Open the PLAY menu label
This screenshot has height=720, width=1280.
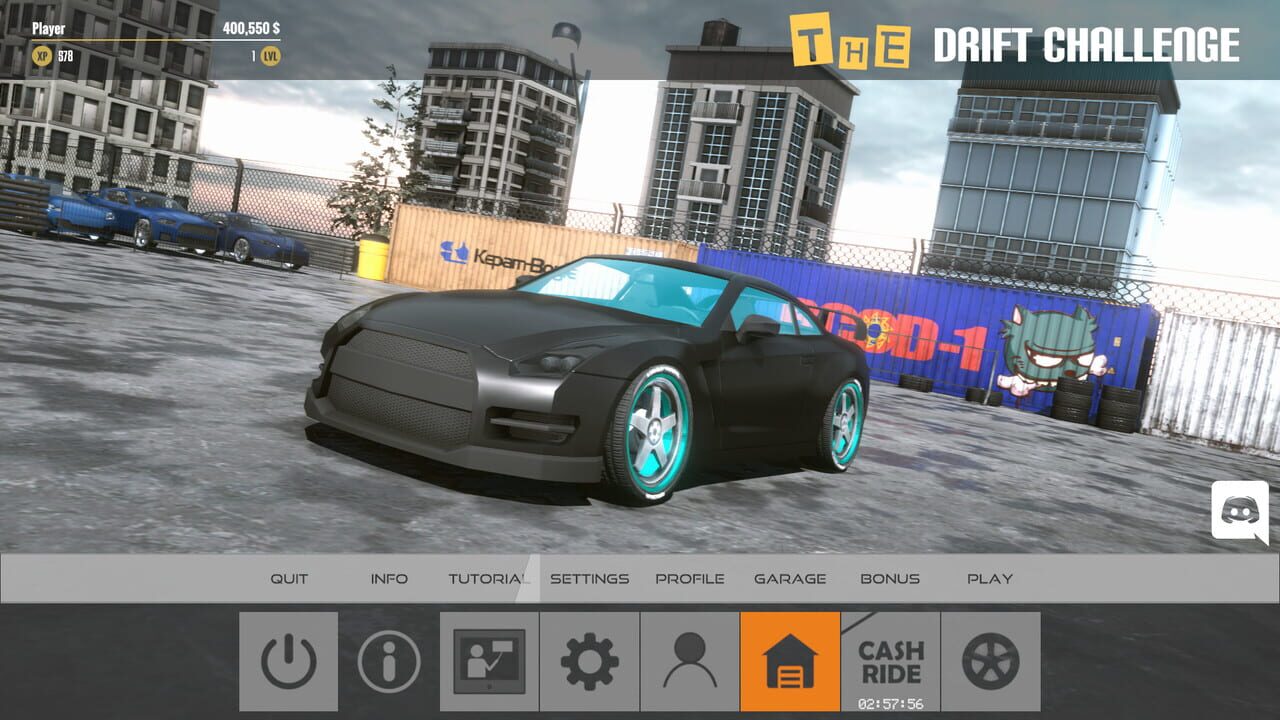pyautogui.click(x=991, y=578)
